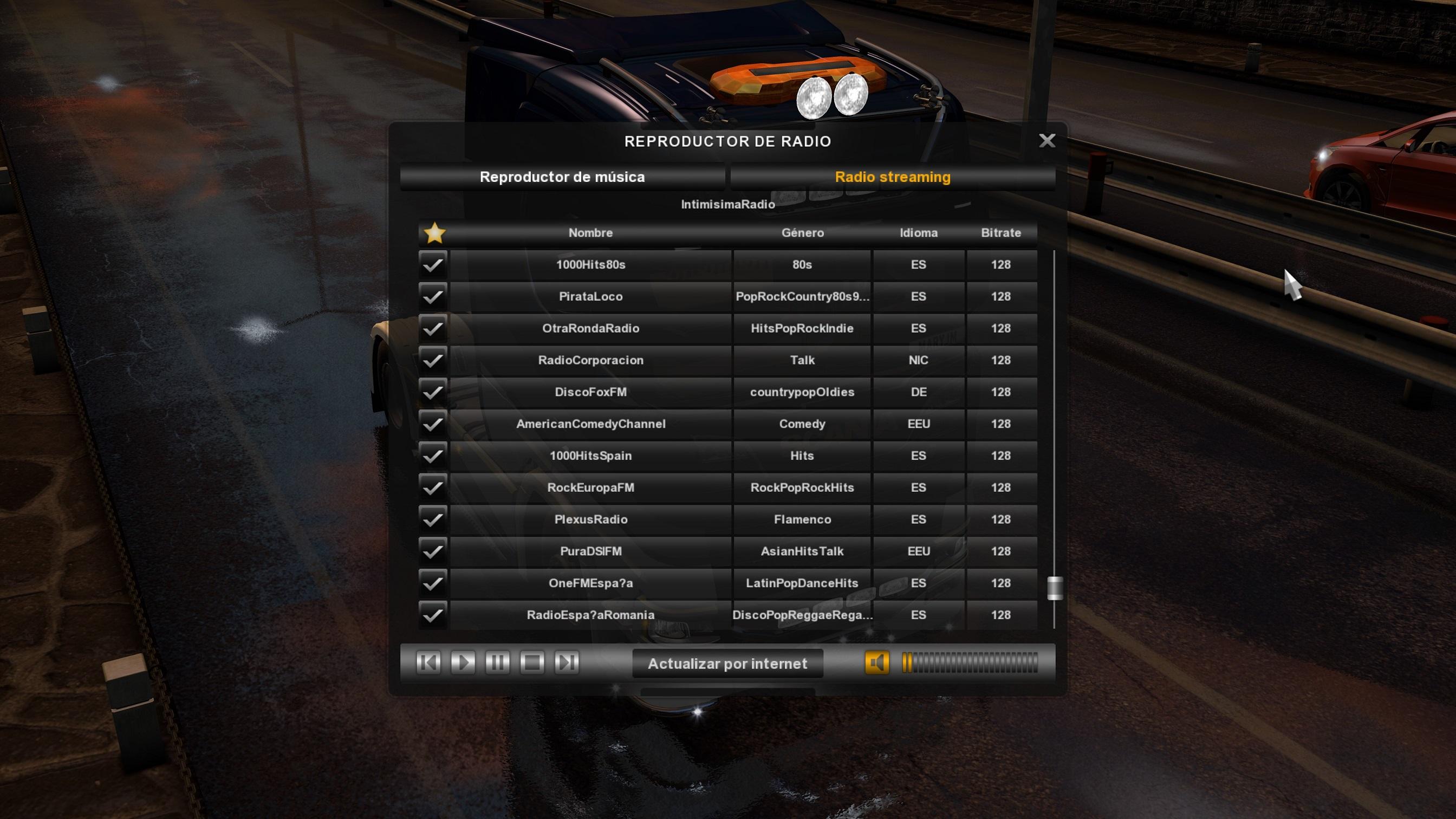Play the RadioCorporacion talk station
Viewport: 1456px width, 819px height.
(590, 360)
